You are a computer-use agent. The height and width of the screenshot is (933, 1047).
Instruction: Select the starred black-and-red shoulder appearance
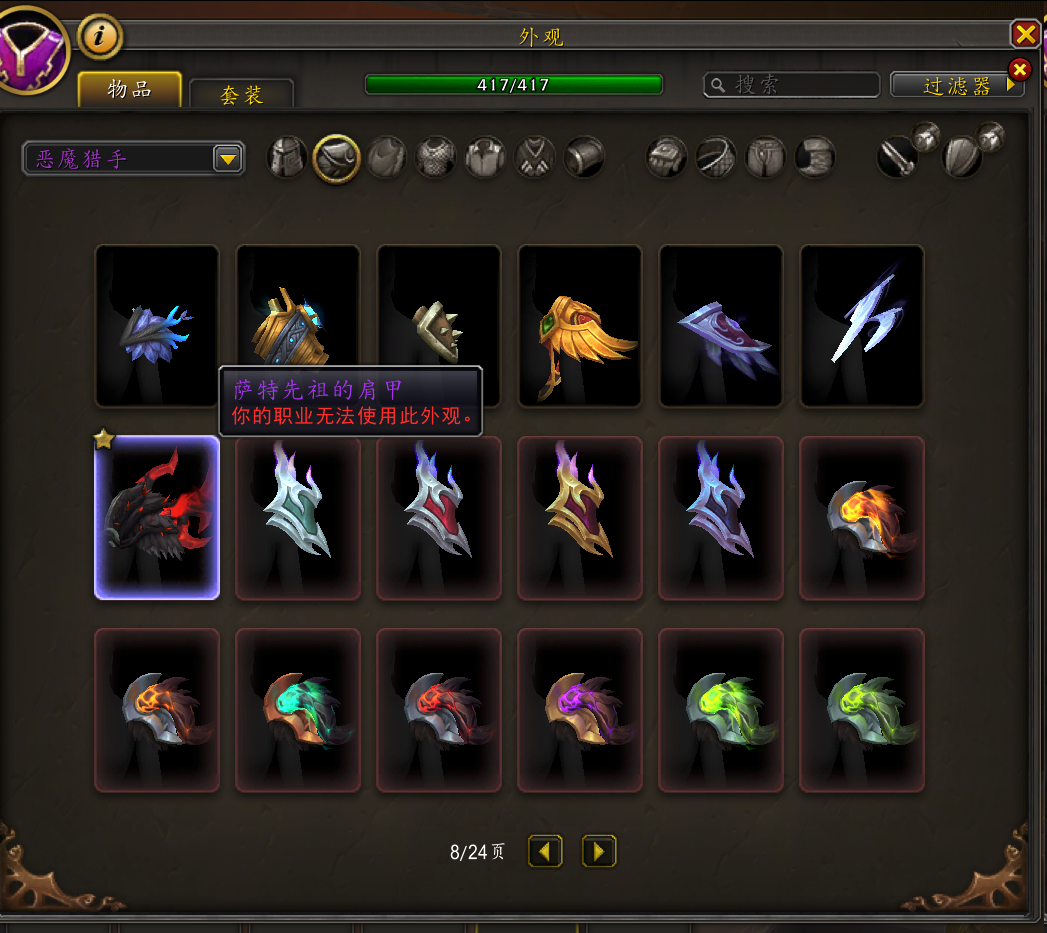pos(157,518)
